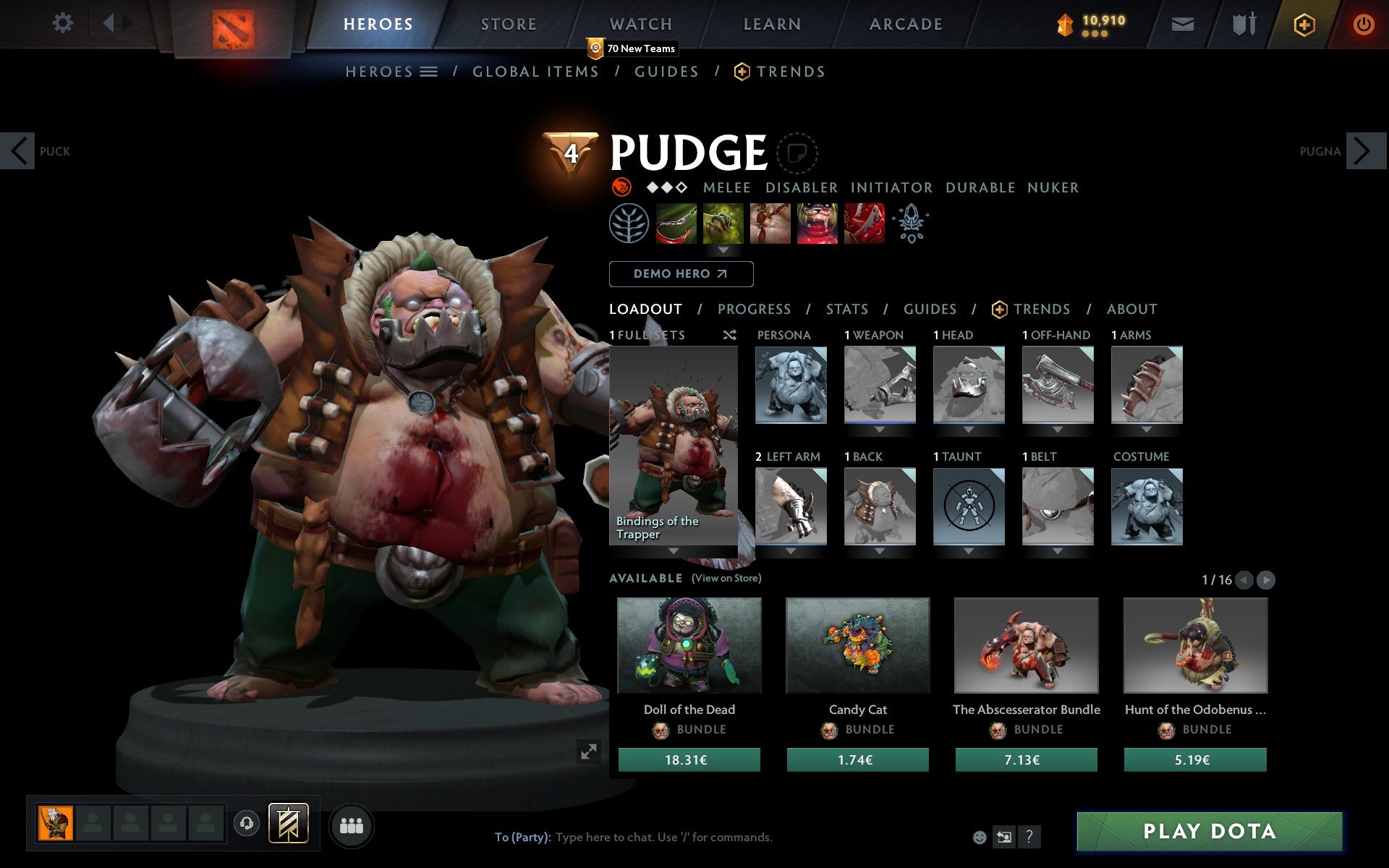Viewport: 1389px width, 868px height.
Task: Expand the Bindings of the Trapper set arrow
Action: coord(674,550)
